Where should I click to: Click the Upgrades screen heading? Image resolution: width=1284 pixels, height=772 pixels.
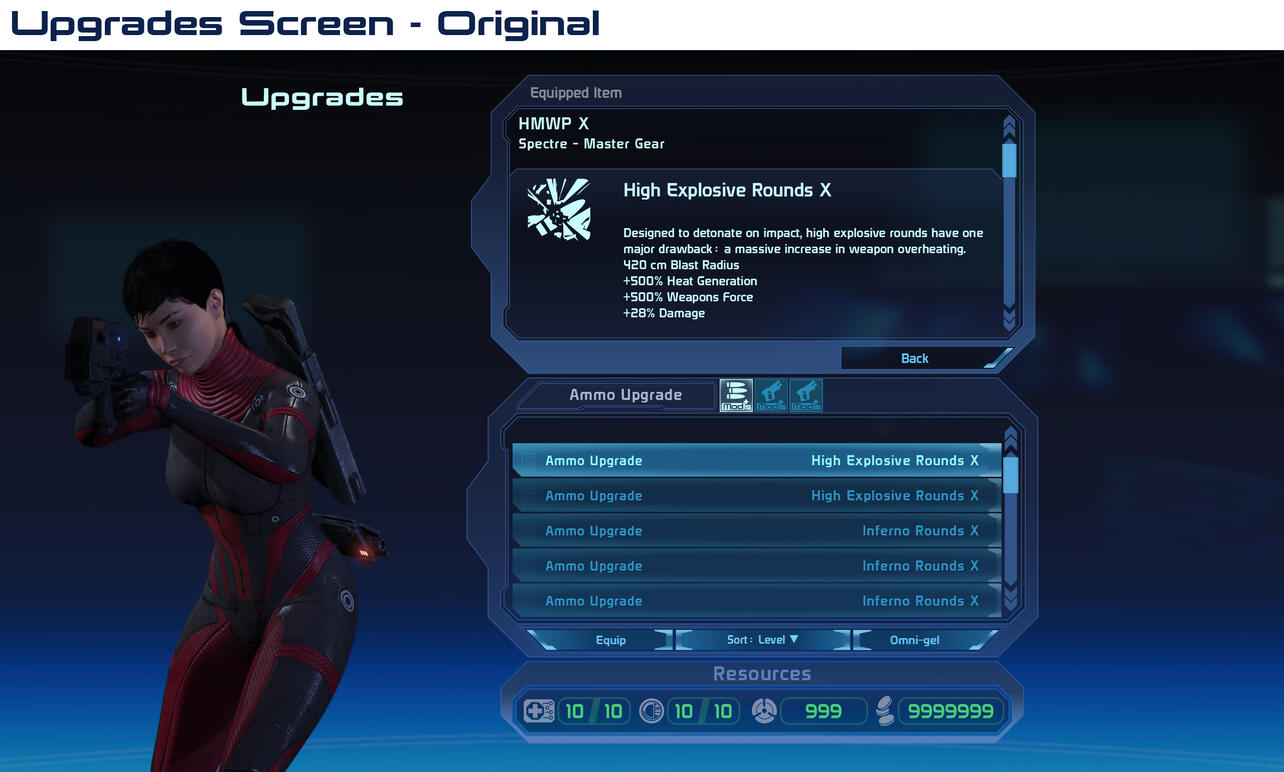[x=321, y=97]
